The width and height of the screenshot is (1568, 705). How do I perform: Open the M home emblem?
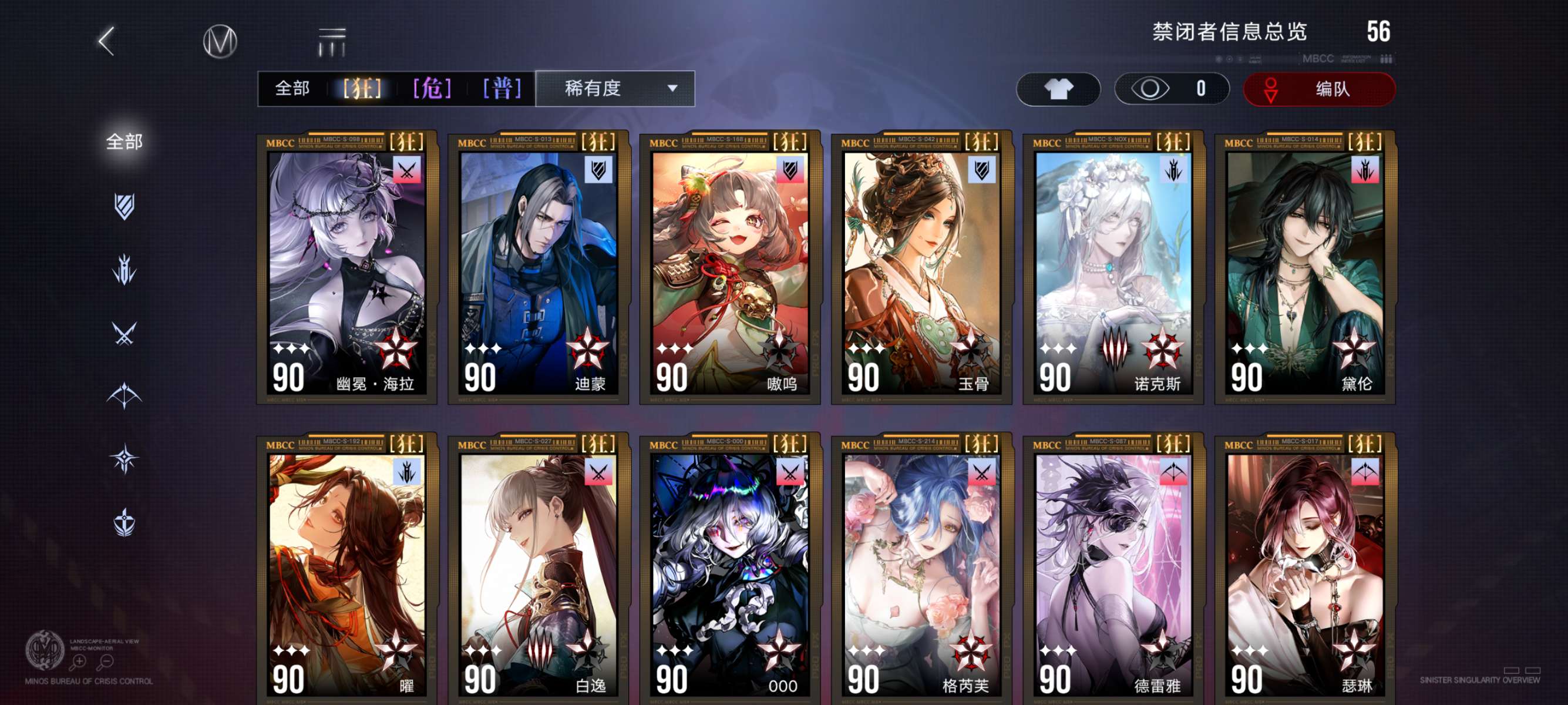coord(220,41)
